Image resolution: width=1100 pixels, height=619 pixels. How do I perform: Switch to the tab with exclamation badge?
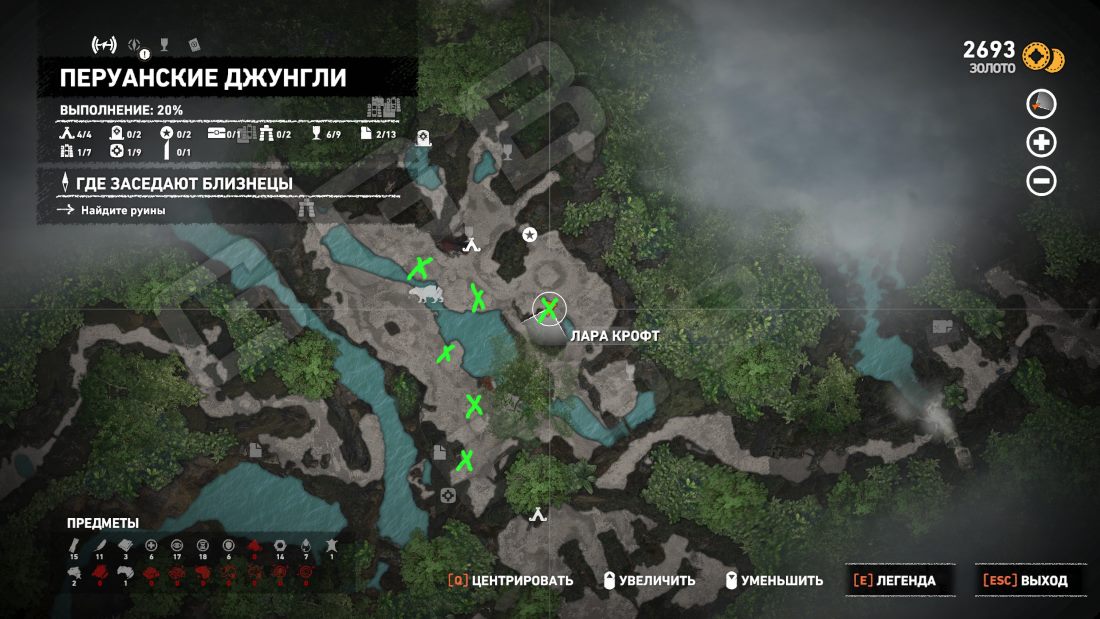pyautogui.click(x=138, y=45)
